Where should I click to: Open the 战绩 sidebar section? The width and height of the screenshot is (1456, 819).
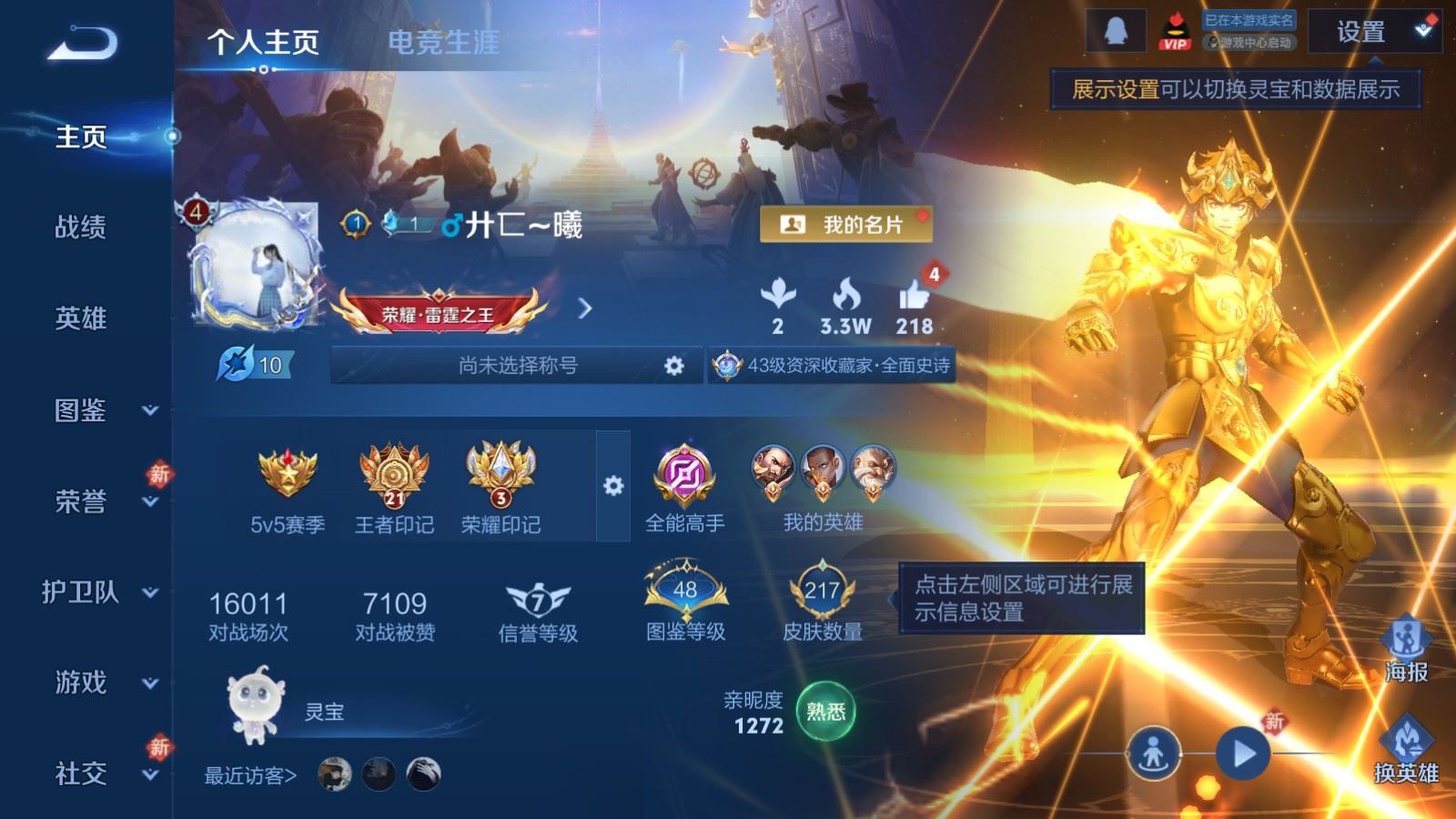pyautogui.click(x=81, y=227)
